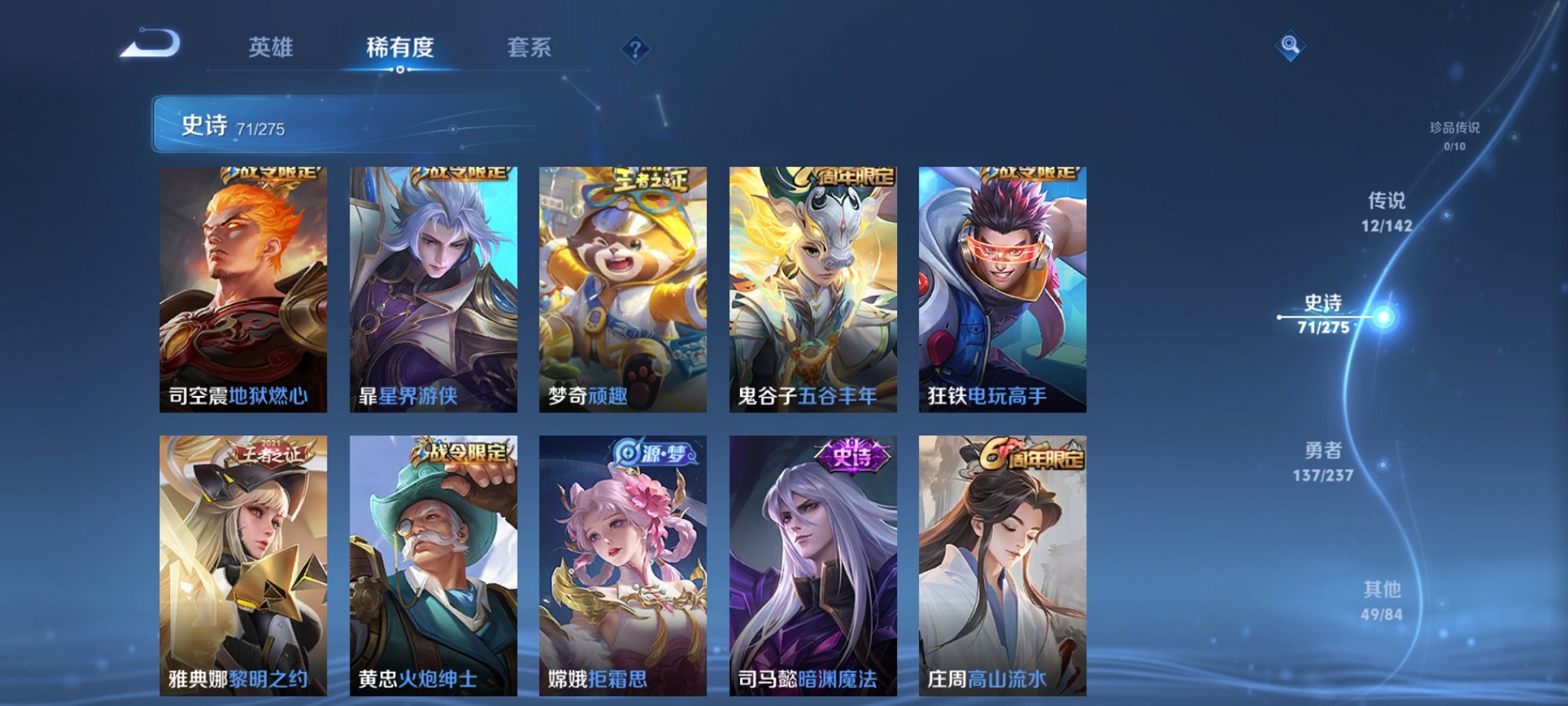Select the 稀有度 tab
The height and width of the screenshot is (706, 1568).
tap(399, 48)
